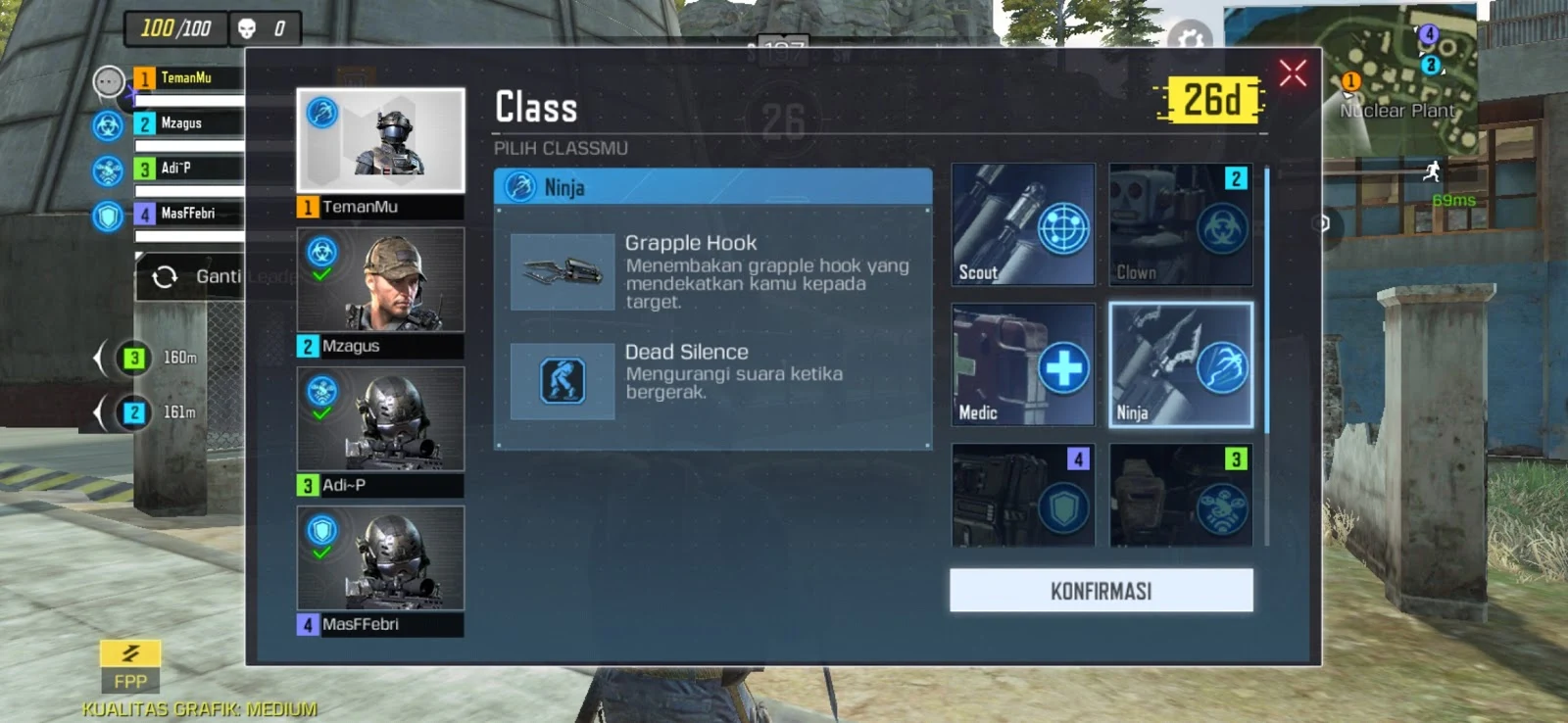
Task: Toggle the FPP view mode button
Action: point(130,666)
